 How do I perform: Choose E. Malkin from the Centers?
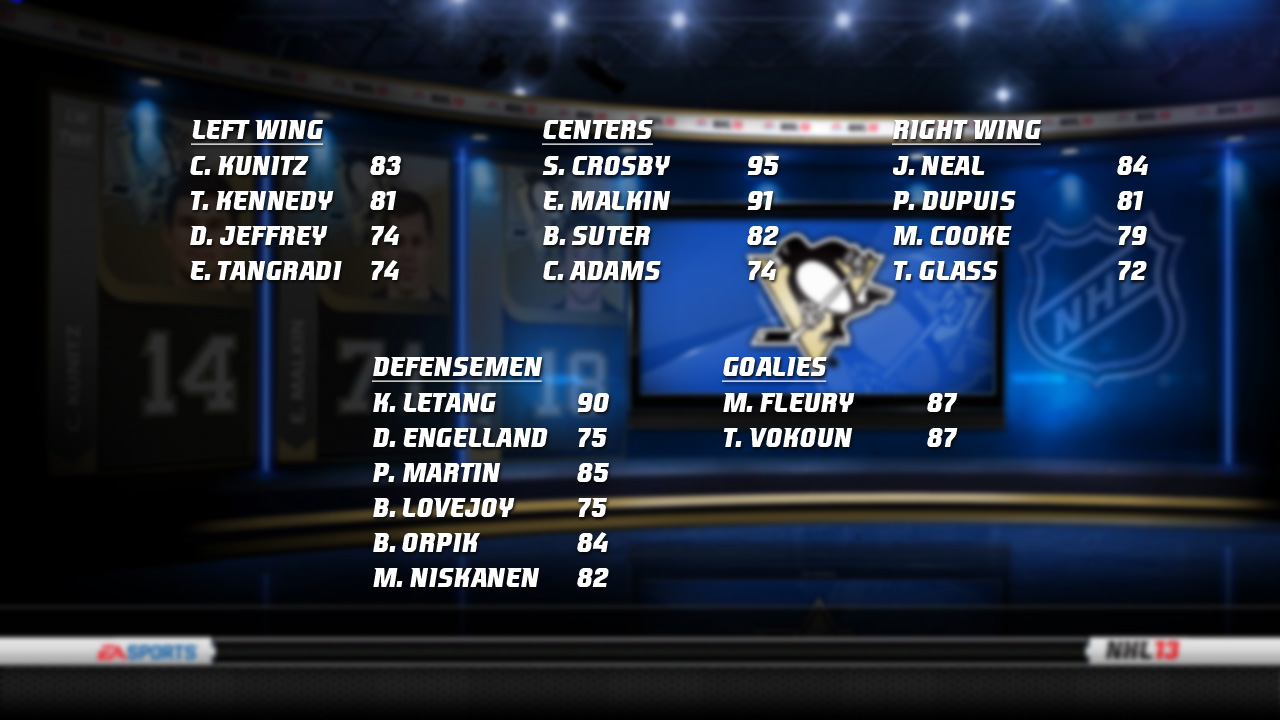coord(606,201)
